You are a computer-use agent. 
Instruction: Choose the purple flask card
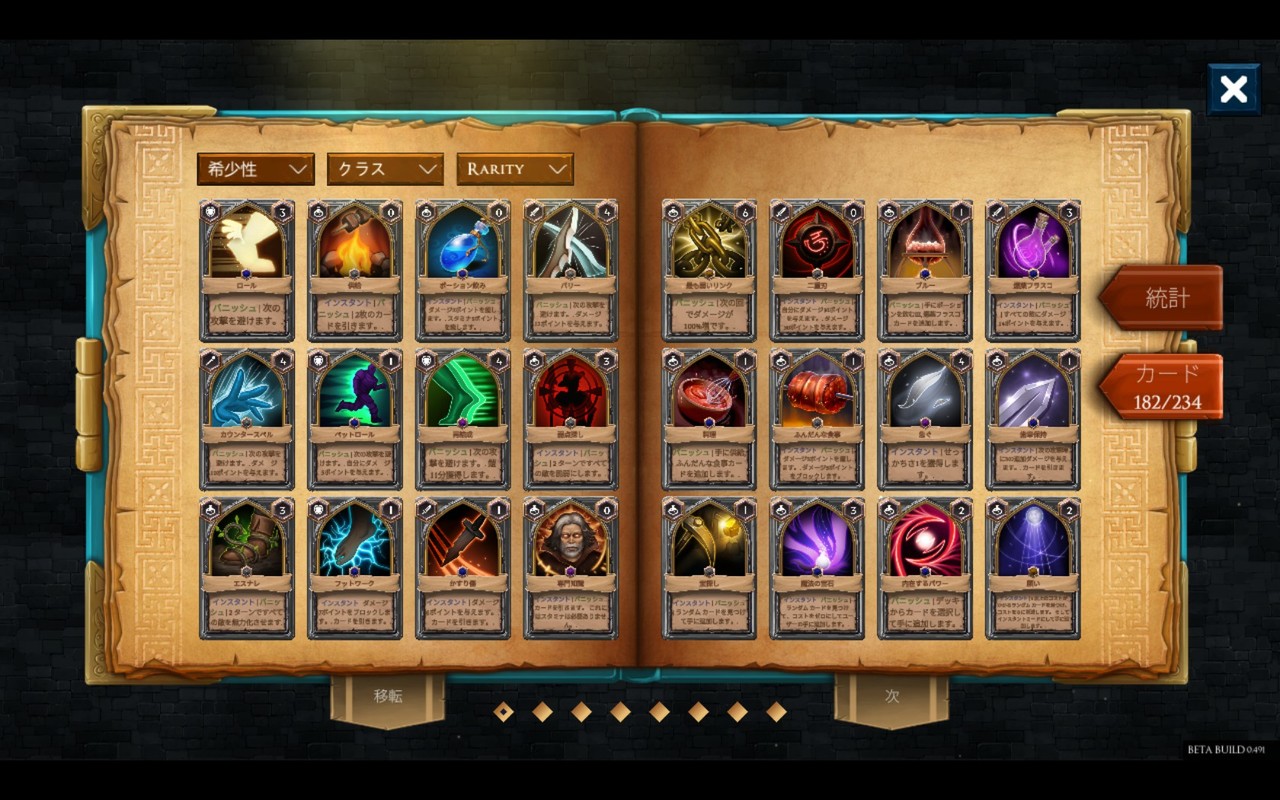coord(1033,271)
